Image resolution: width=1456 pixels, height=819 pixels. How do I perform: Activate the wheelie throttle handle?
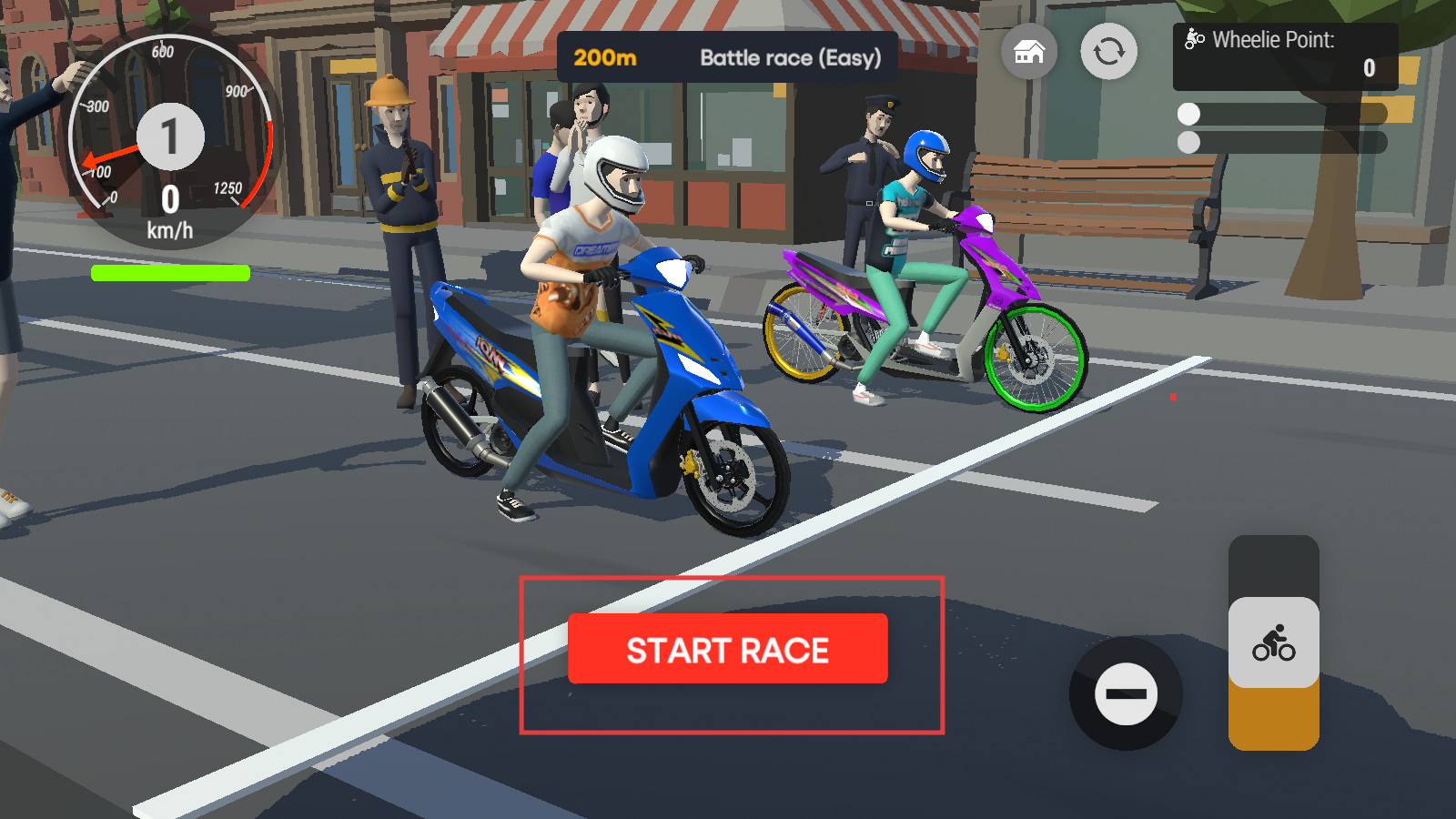coord(1273,643)
